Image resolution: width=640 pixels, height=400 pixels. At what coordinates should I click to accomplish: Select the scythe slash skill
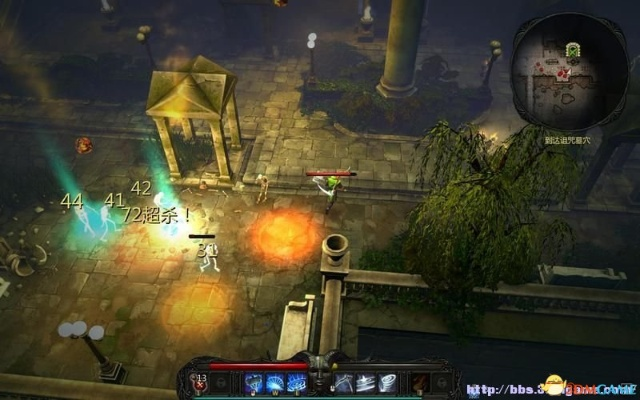click(343, 382)
